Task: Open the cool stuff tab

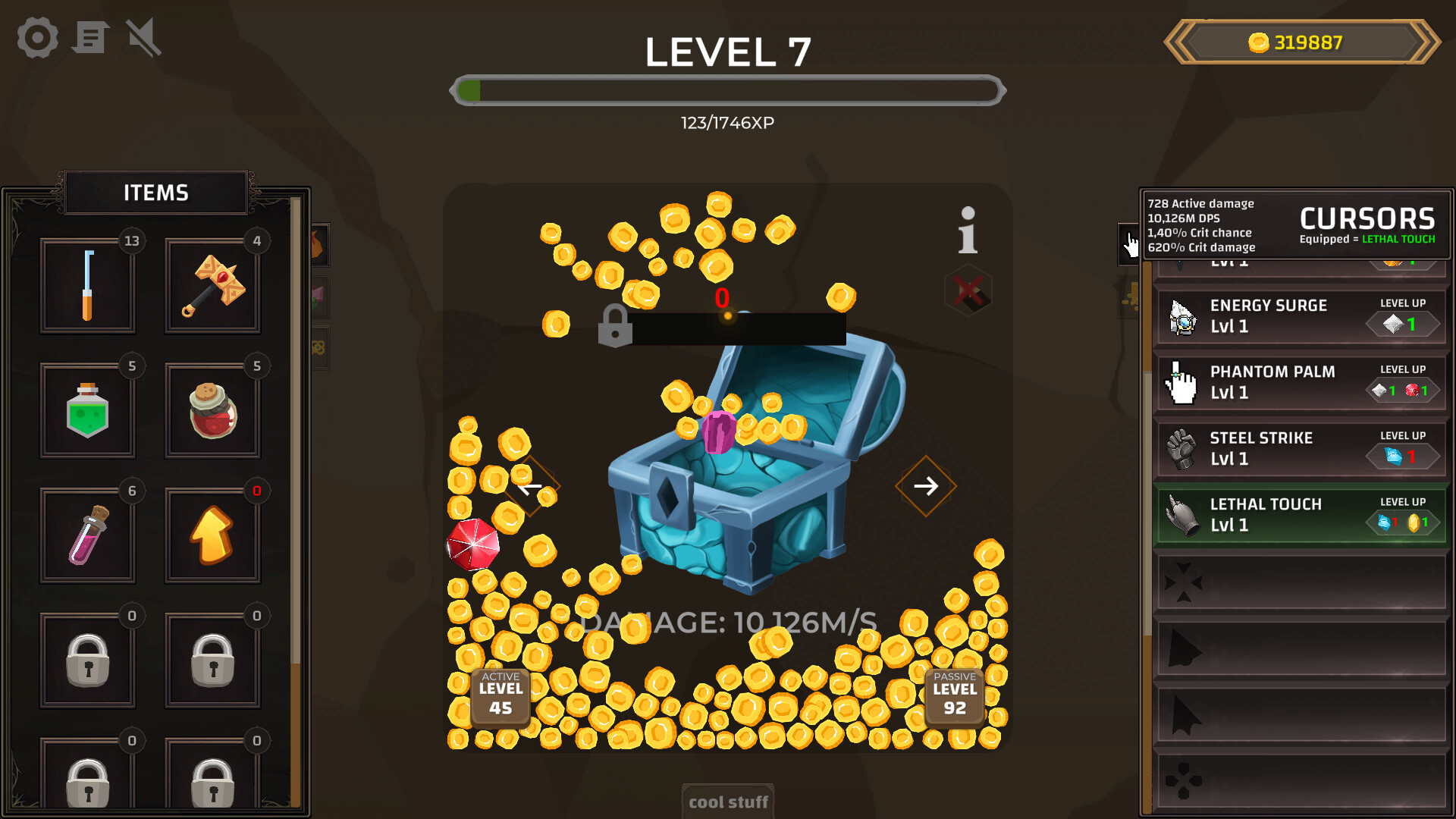Action: coord(727,802)
